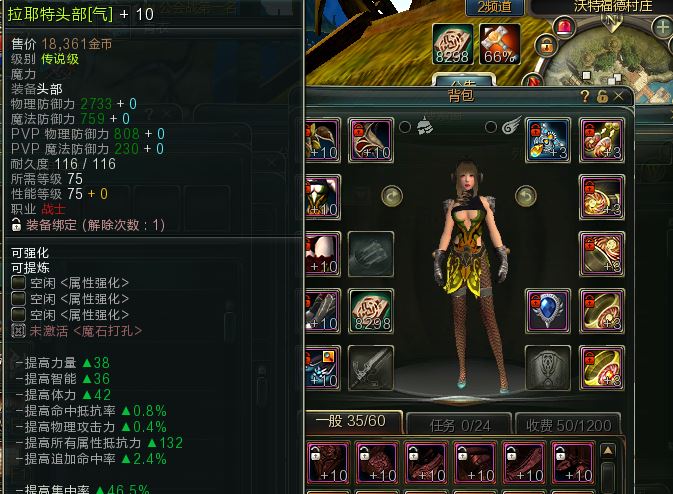Close the 背包 inventory window
The image size is (673, 494).
(x=620, y=96)
